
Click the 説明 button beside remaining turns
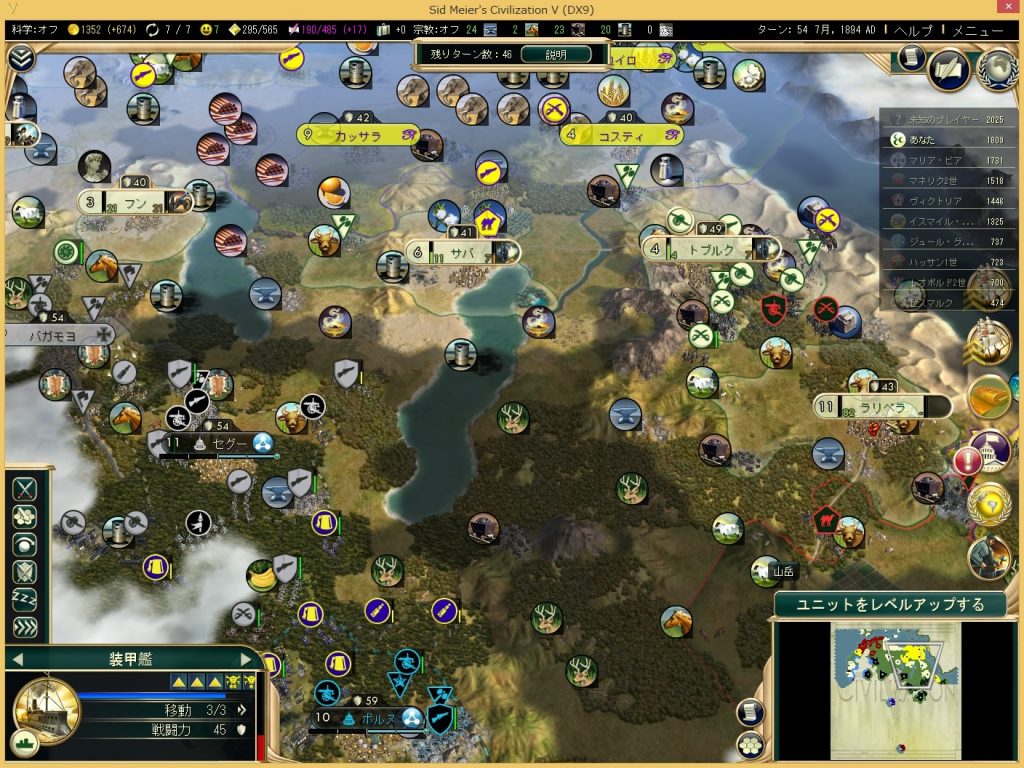tap(556, 54)
